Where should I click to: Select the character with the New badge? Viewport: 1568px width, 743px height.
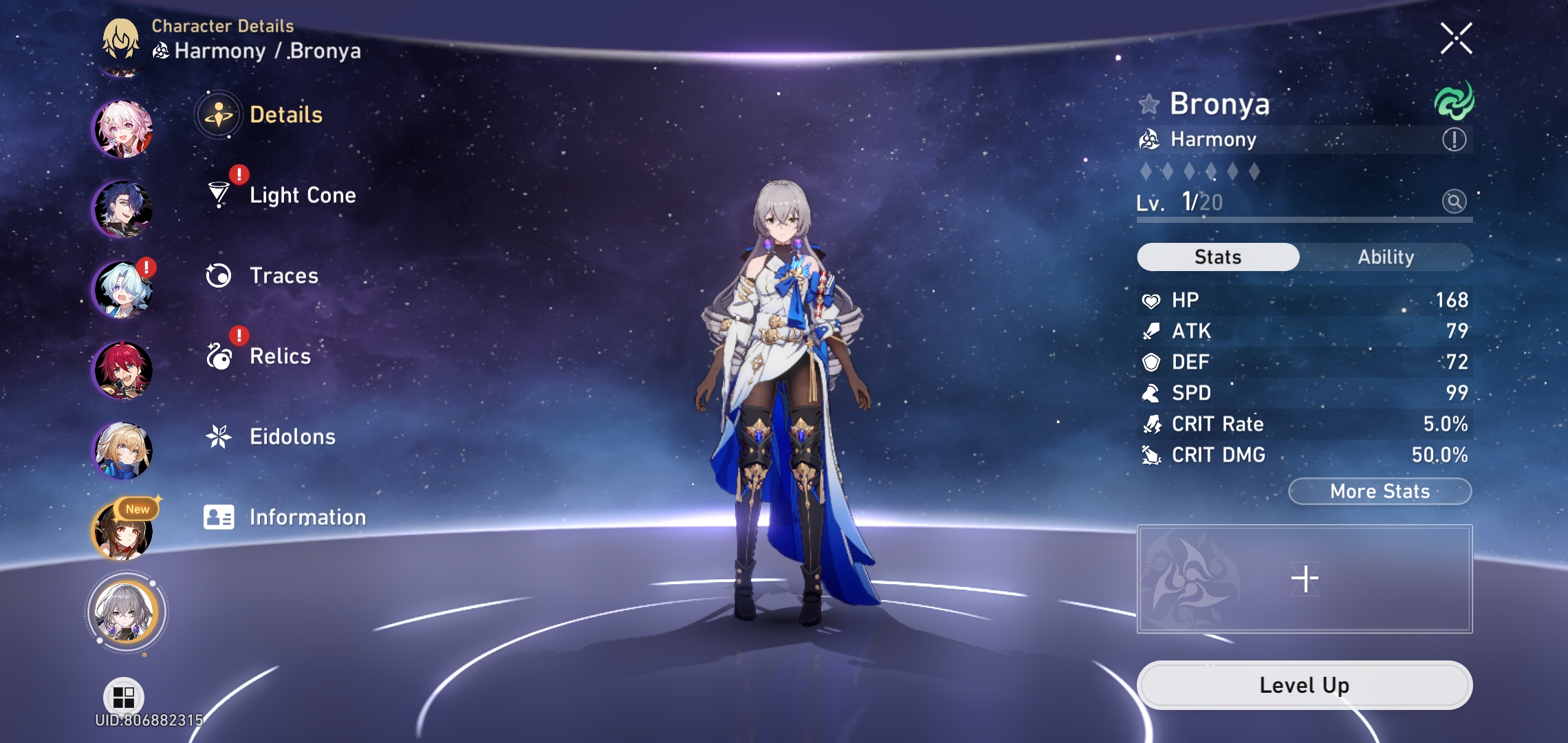click(x=124, y=532)
